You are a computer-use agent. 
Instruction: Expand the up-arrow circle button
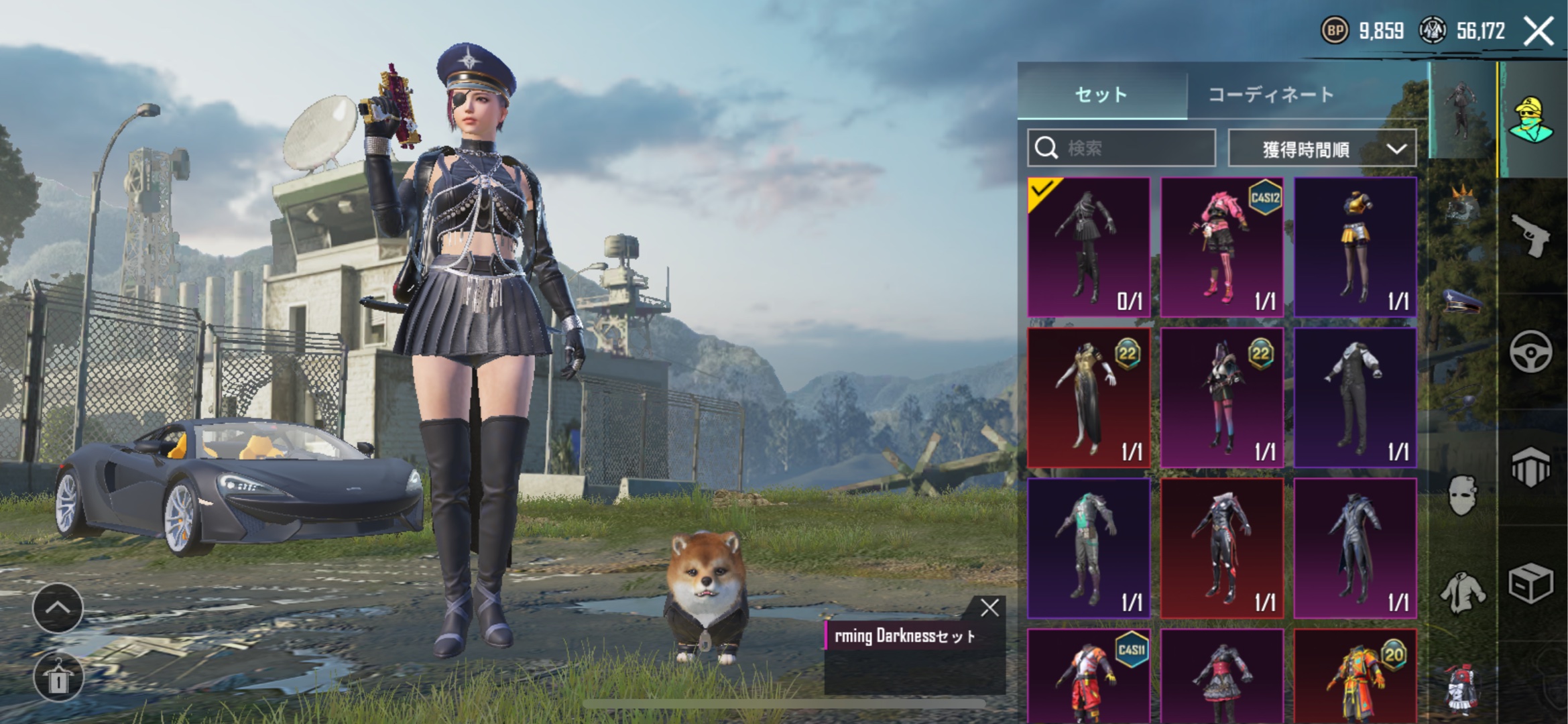click(x=58, y=608)
